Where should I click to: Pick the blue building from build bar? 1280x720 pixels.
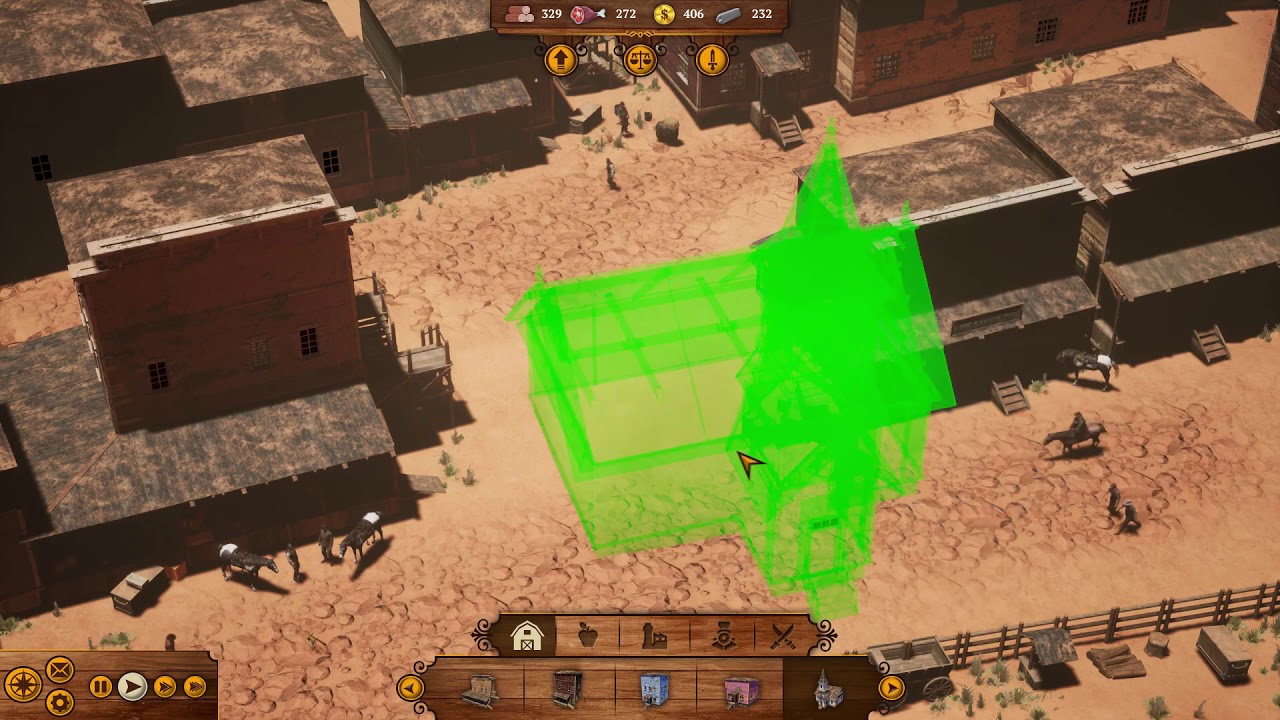tap(654, 690)
